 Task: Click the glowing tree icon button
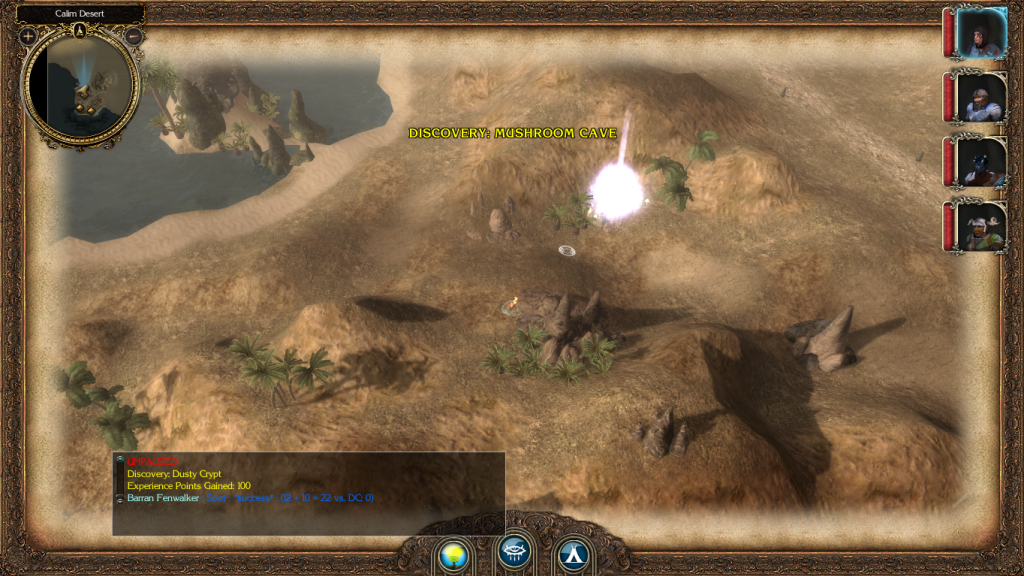pos(455,553)
